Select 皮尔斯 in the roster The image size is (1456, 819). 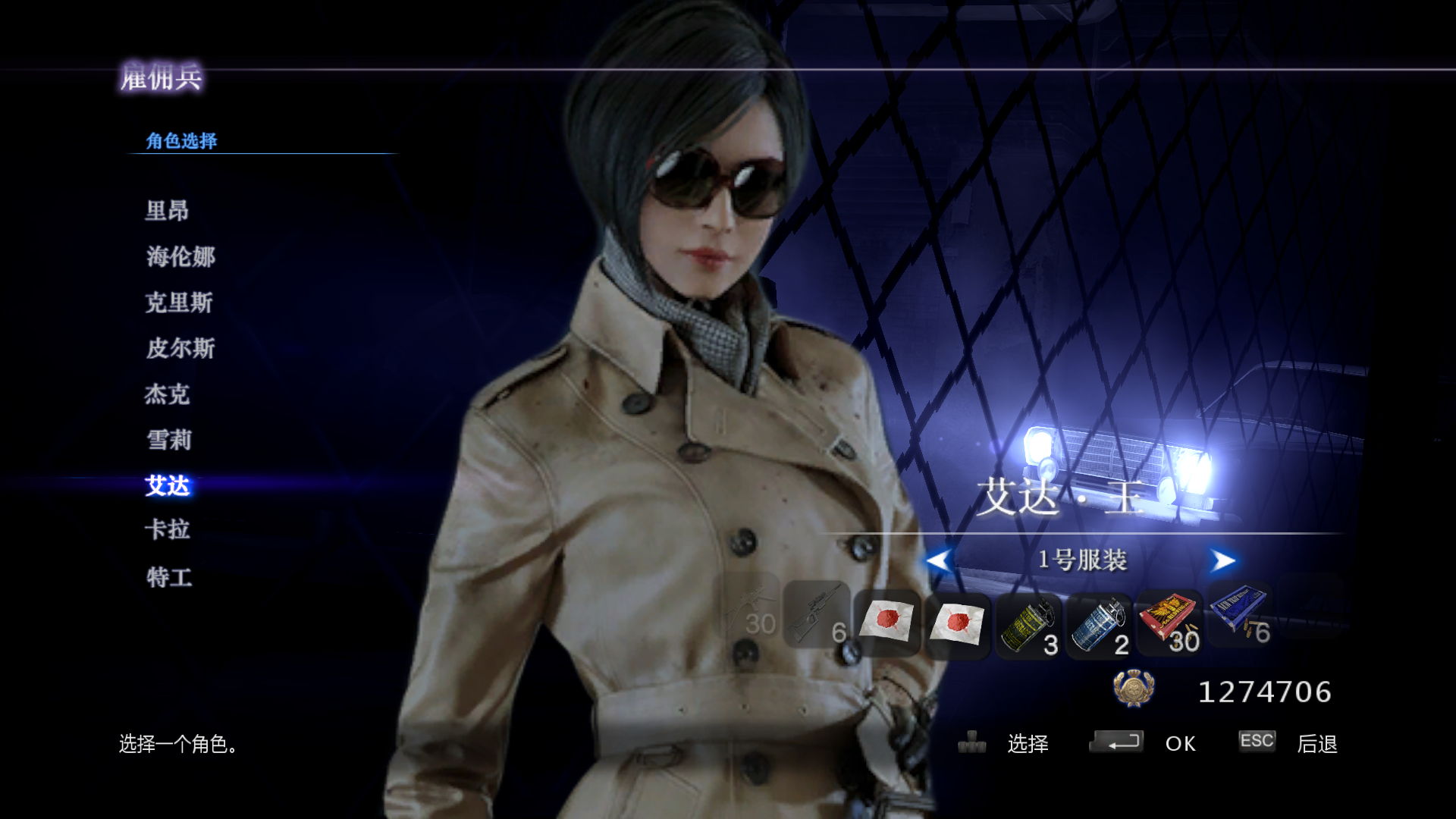[x=180, y=348]
